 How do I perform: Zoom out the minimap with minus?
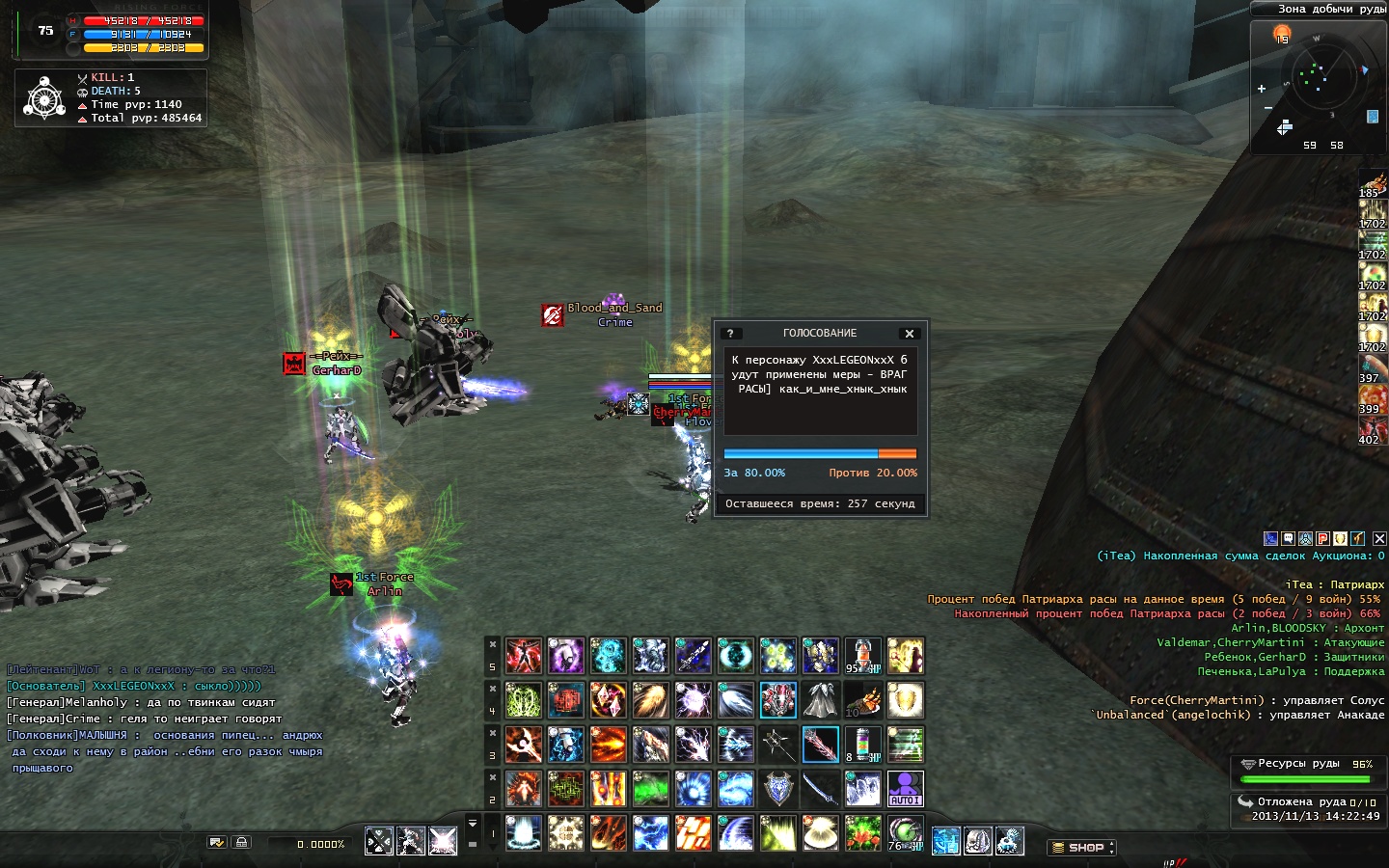pyautogui.click(x=1267, y=108)
